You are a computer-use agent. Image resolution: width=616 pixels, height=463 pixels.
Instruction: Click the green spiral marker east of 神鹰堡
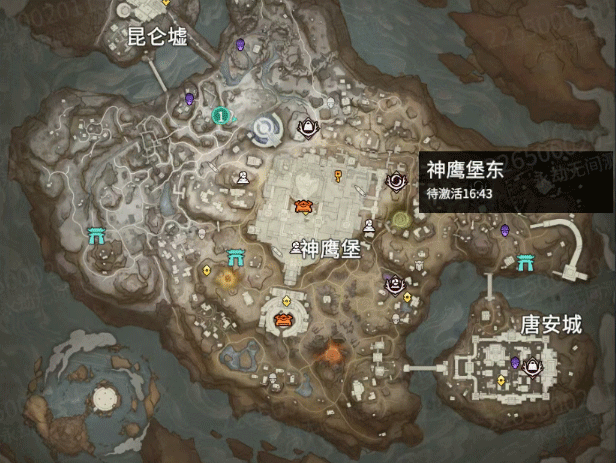[401, 219]
